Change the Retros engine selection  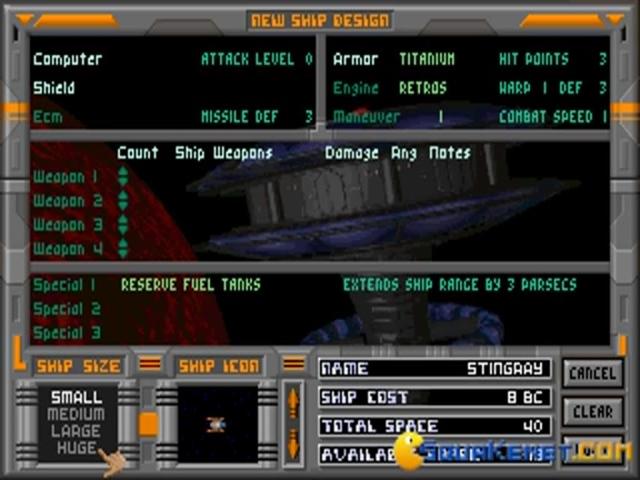423,88
